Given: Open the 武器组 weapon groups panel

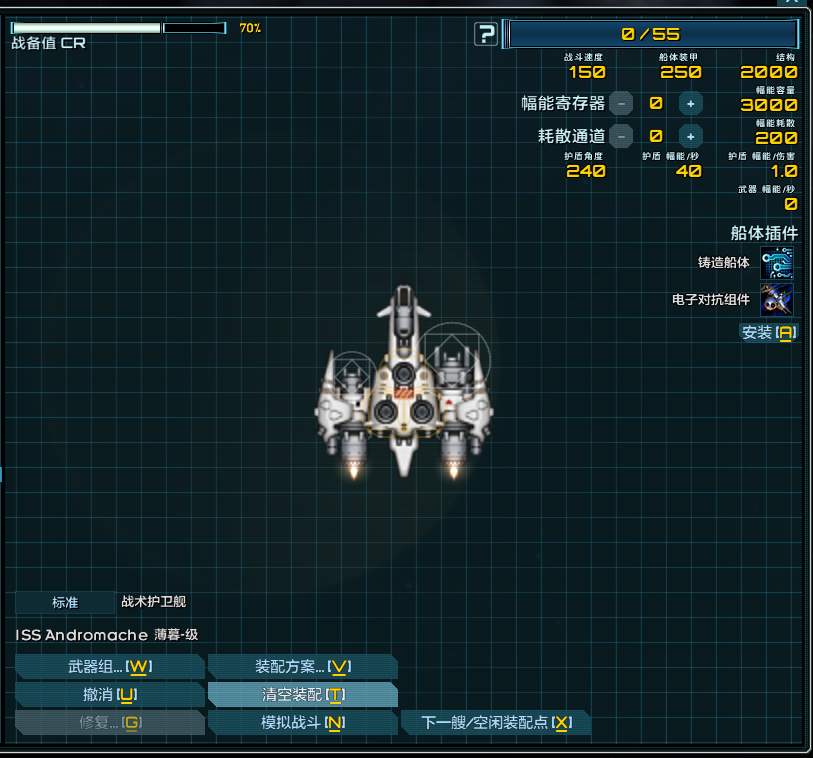Looking at the screenshot, I should click(110, 667).
